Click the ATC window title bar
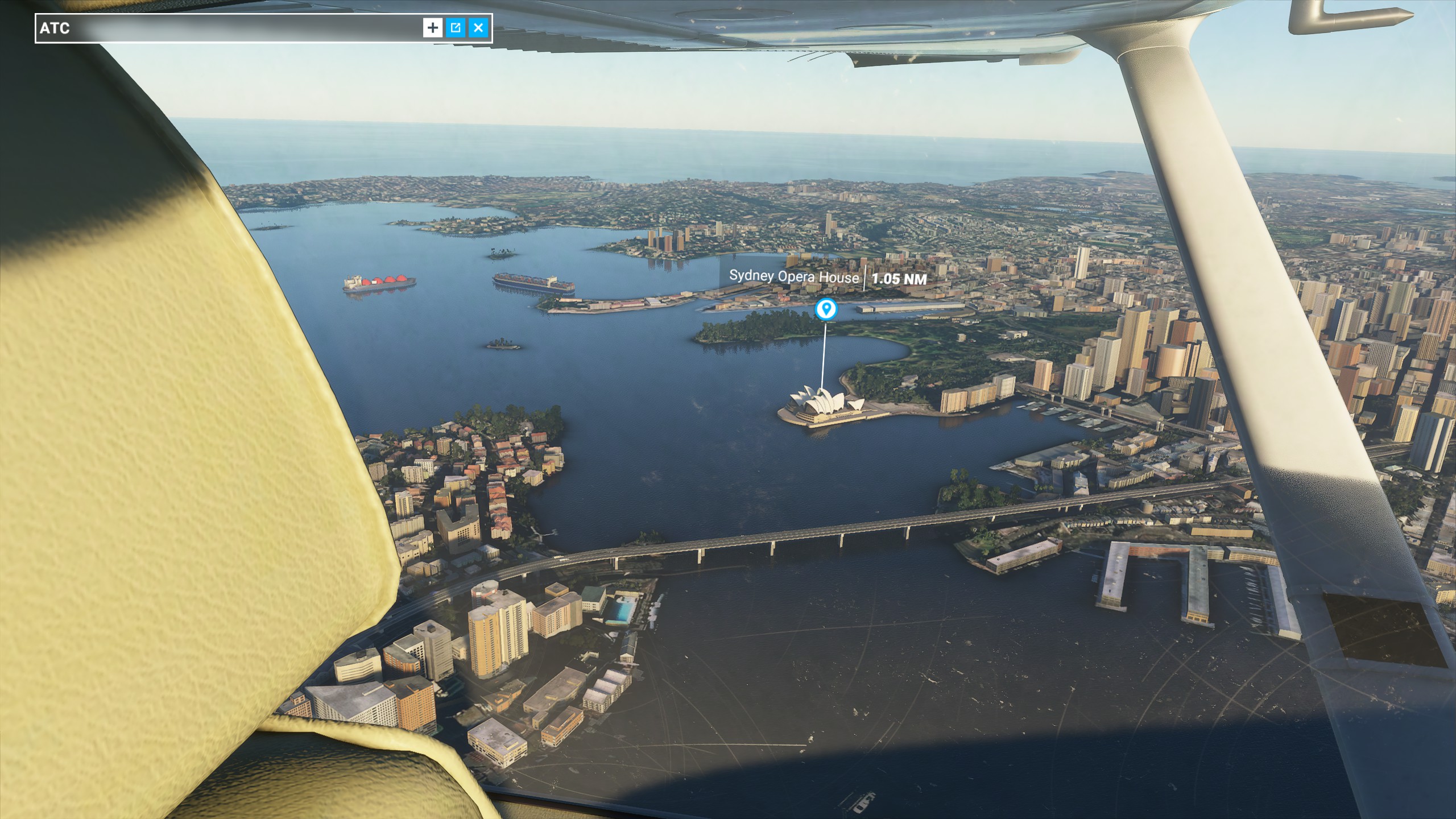The image size is (1456, 819). pyautogui.click(x=227, y=27)
